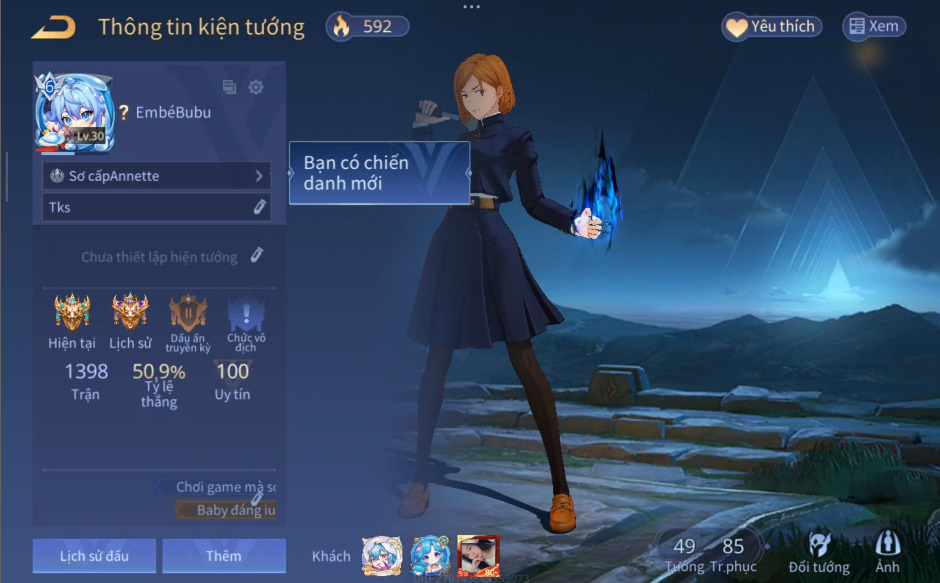View the Hiện tại rank badge
940x583 pixels.
[x=72, y=313]
